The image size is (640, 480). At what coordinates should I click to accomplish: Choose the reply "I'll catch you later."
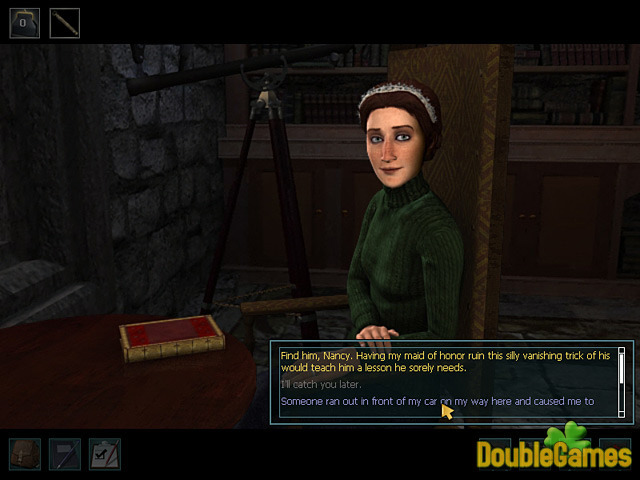320,384
